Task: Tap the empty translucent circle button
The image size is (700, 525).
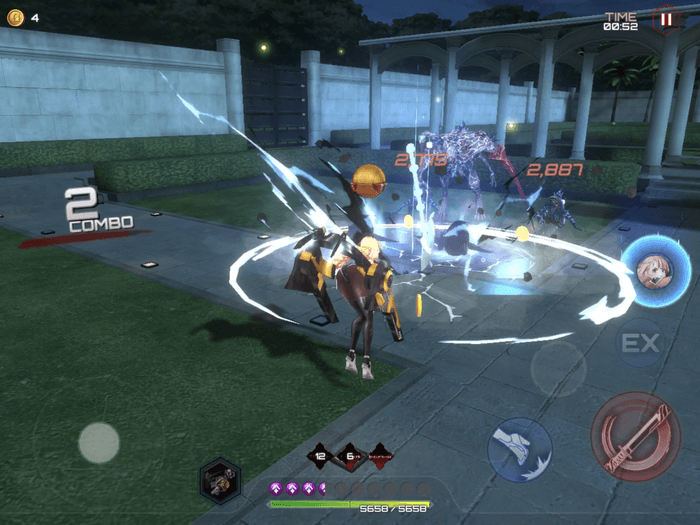Action: (557, 369)
